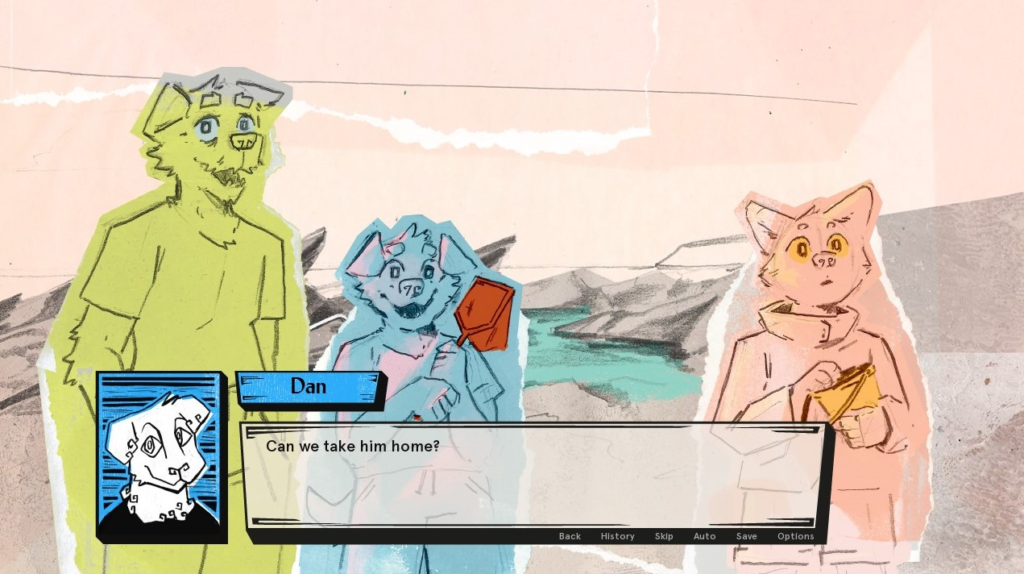Screen dimensions: 1024x574
Task: Open the dialogue History log
Action: tap(617, 537)
